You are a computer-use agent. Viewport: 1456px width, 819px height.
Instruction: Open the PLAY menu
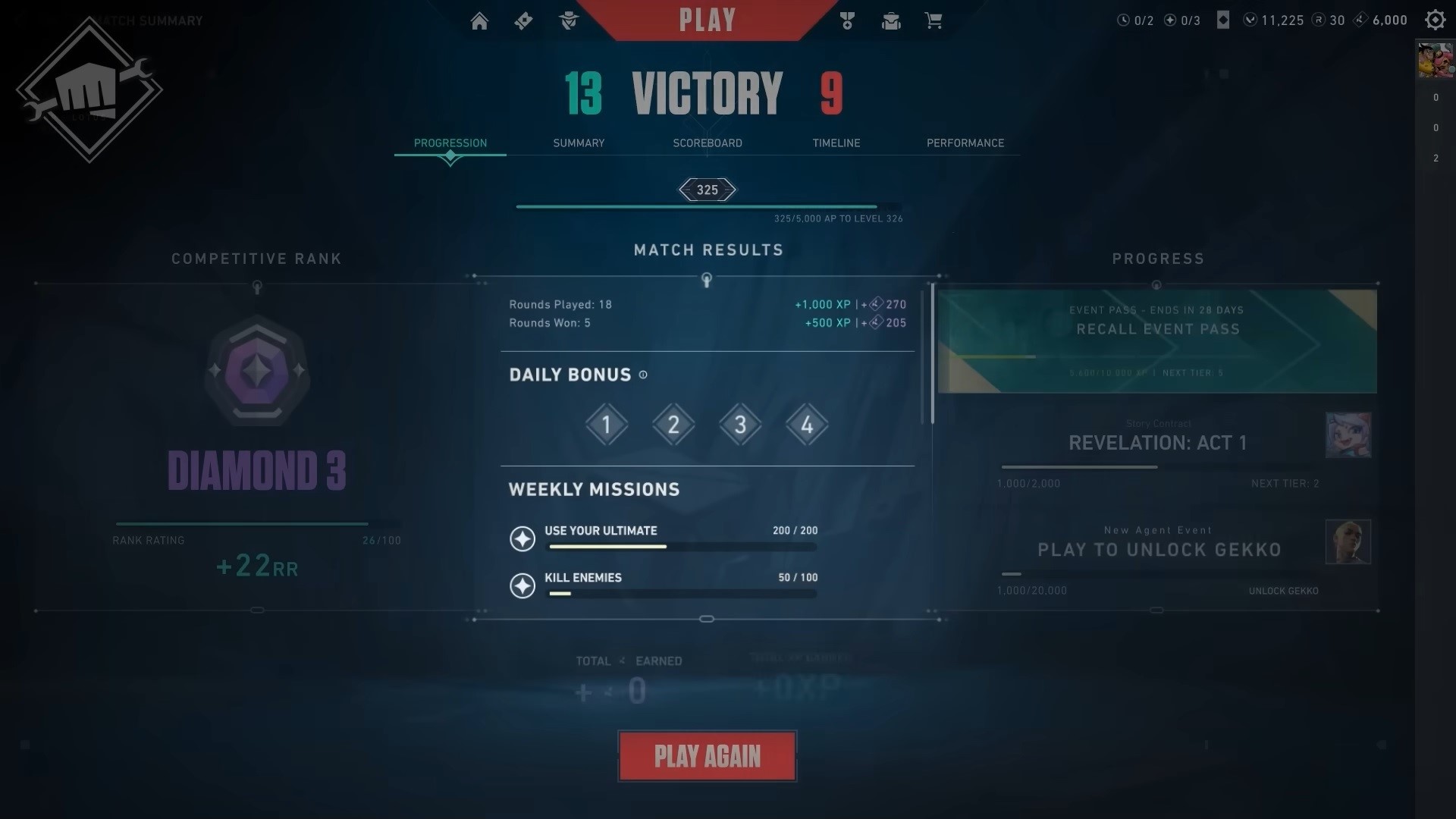pyautogui.click(x=707, y=20)
